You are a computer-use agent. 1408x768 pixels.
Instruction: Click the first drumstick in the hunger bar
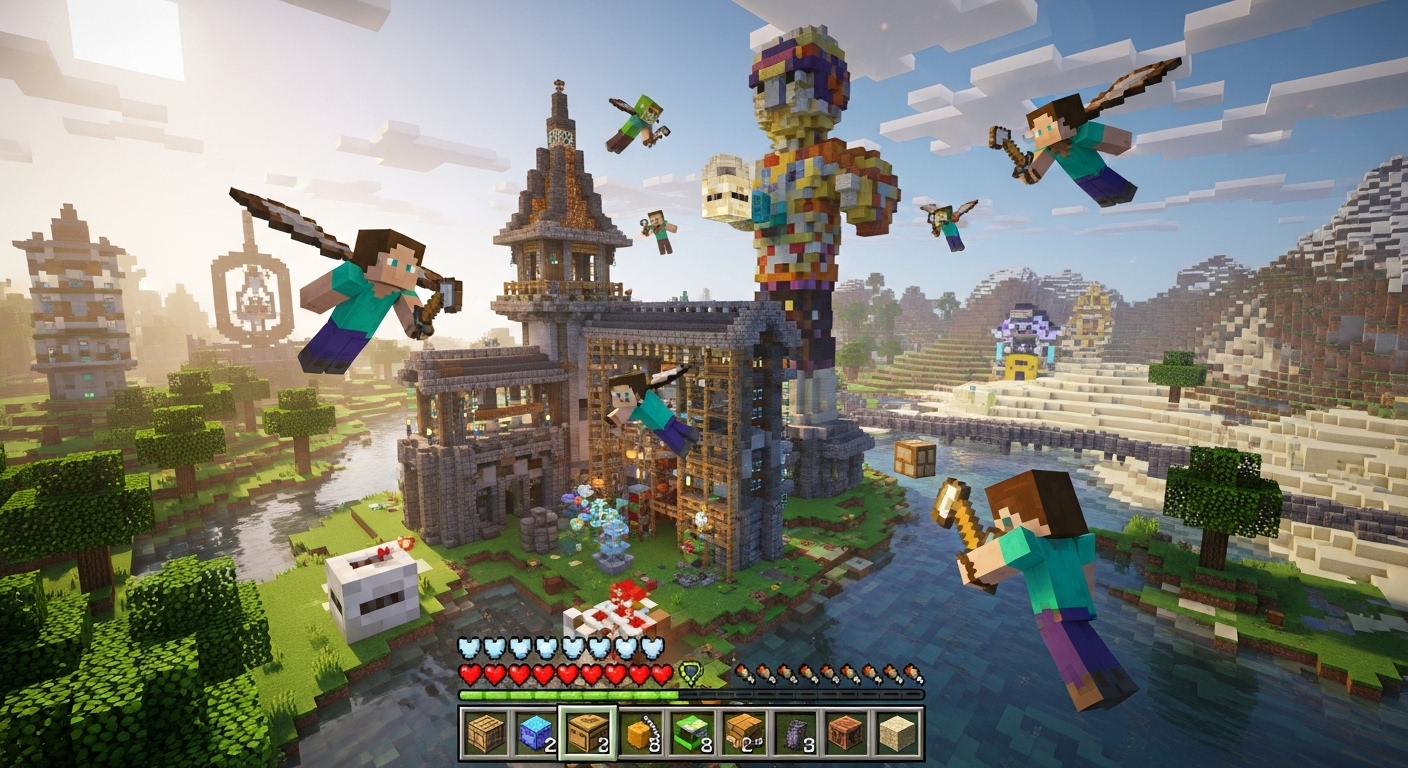[743, 672]
